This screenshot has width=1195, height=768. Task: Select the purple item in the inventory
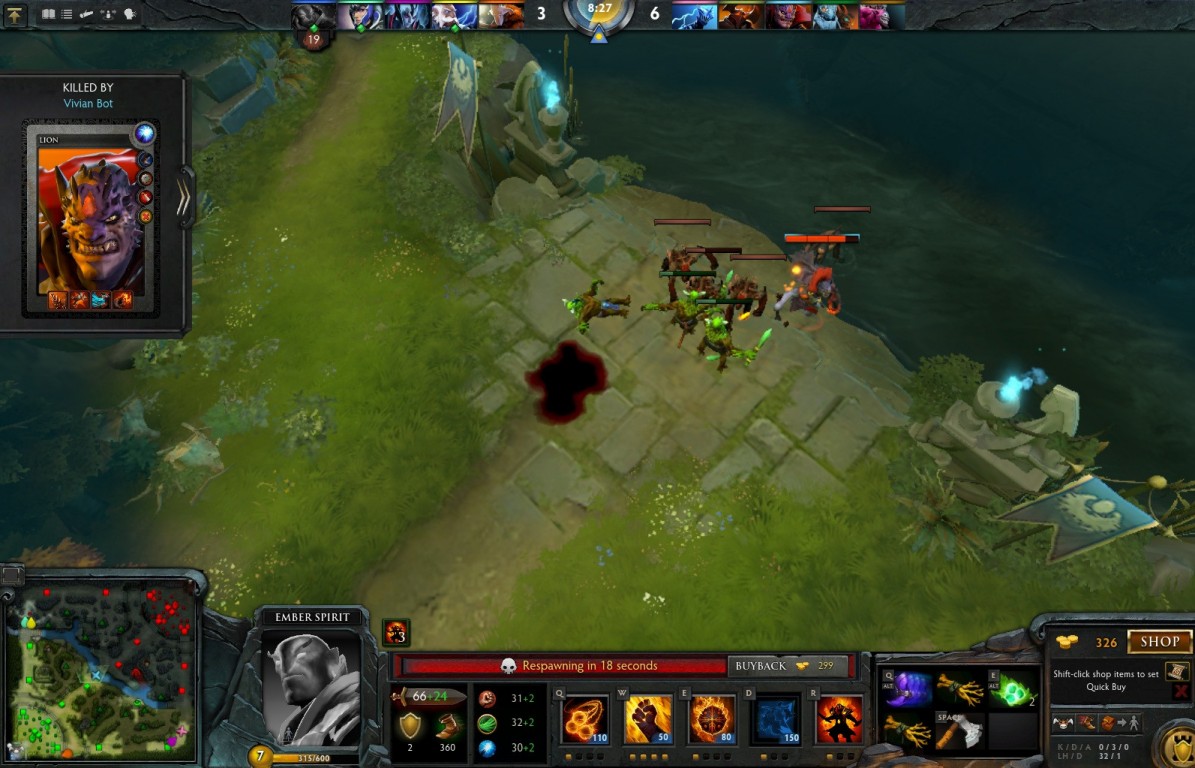[x=907, y=690]
